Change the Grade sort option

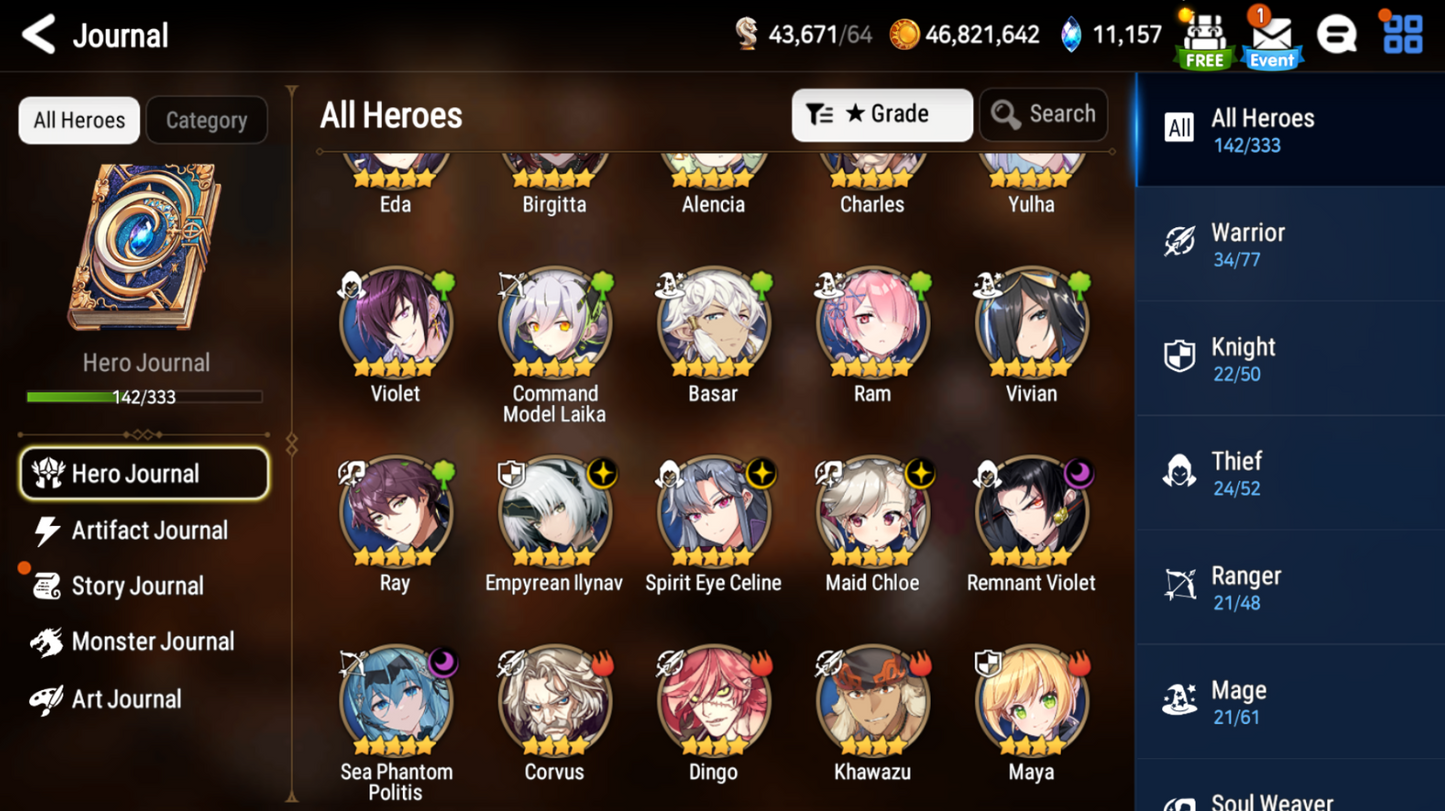point(881,115)
